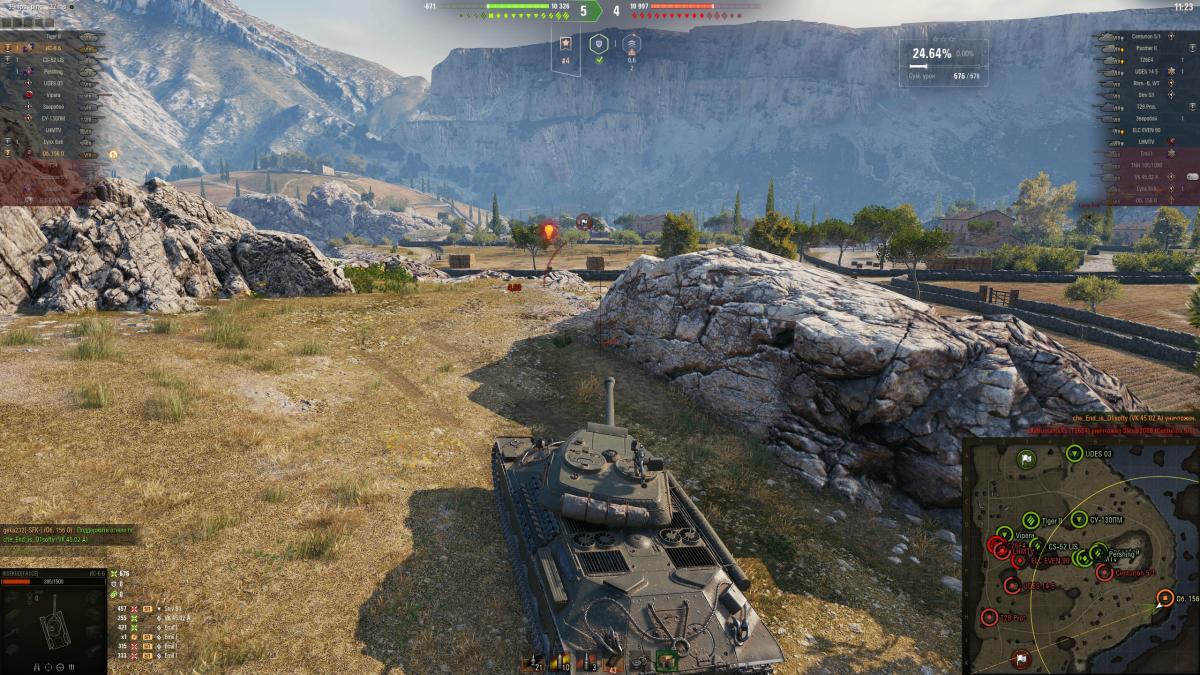Click the red enemy base flag on minimap
This screenshot has width=1200, height=675.
[1020, 657]
